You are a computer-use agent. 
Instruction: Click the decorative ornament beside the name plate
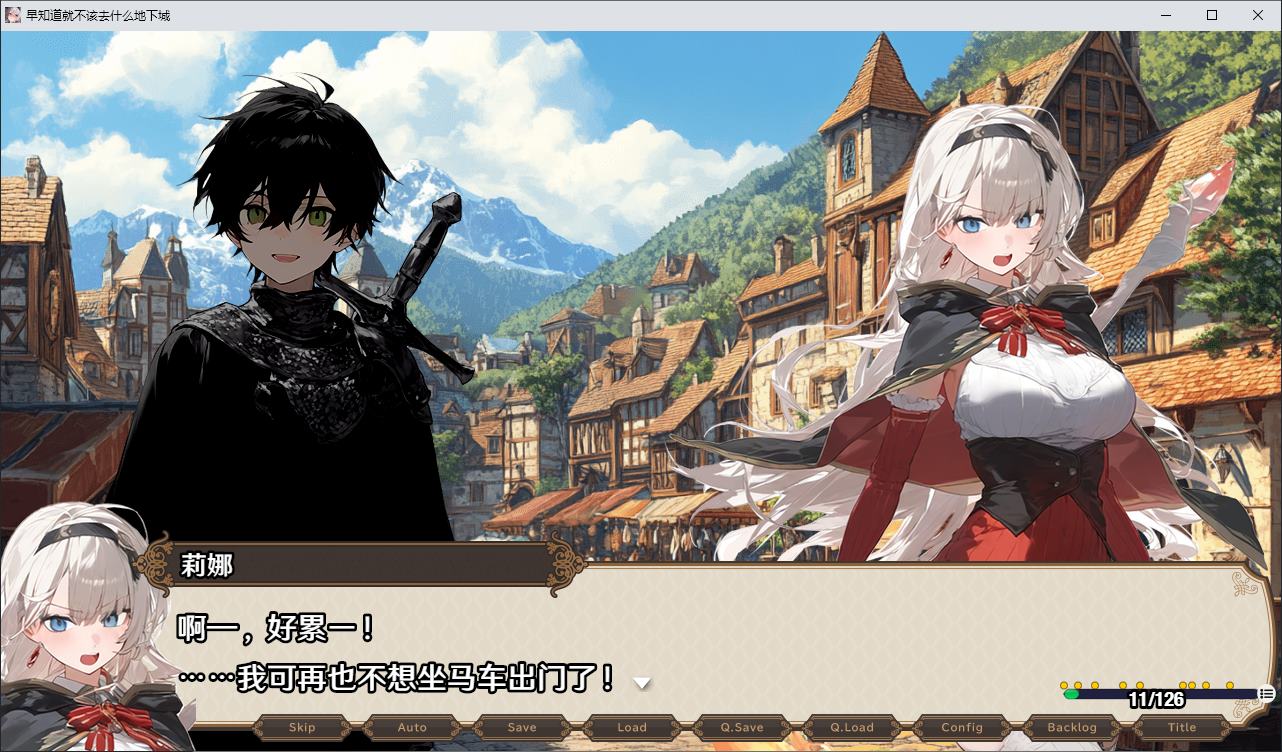click(x=155, y=563)
